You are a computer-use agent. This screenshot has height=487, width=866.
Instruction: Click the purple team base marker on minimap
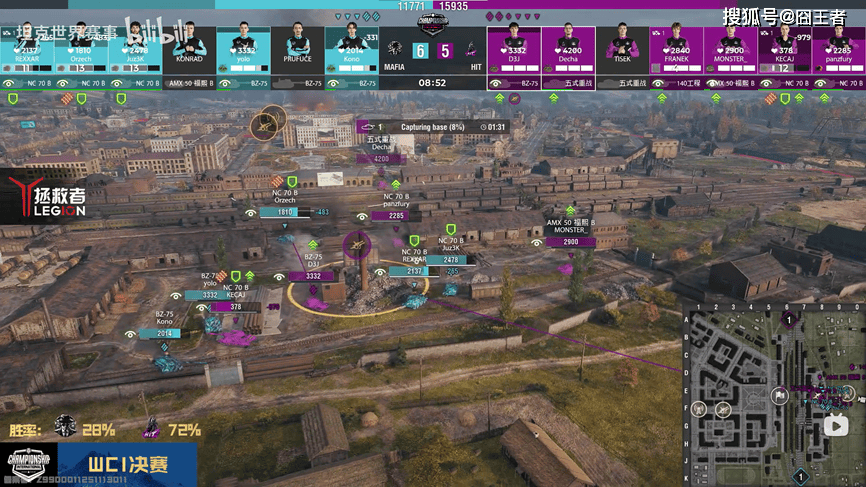pyautogui.click(x=789, y=320)
